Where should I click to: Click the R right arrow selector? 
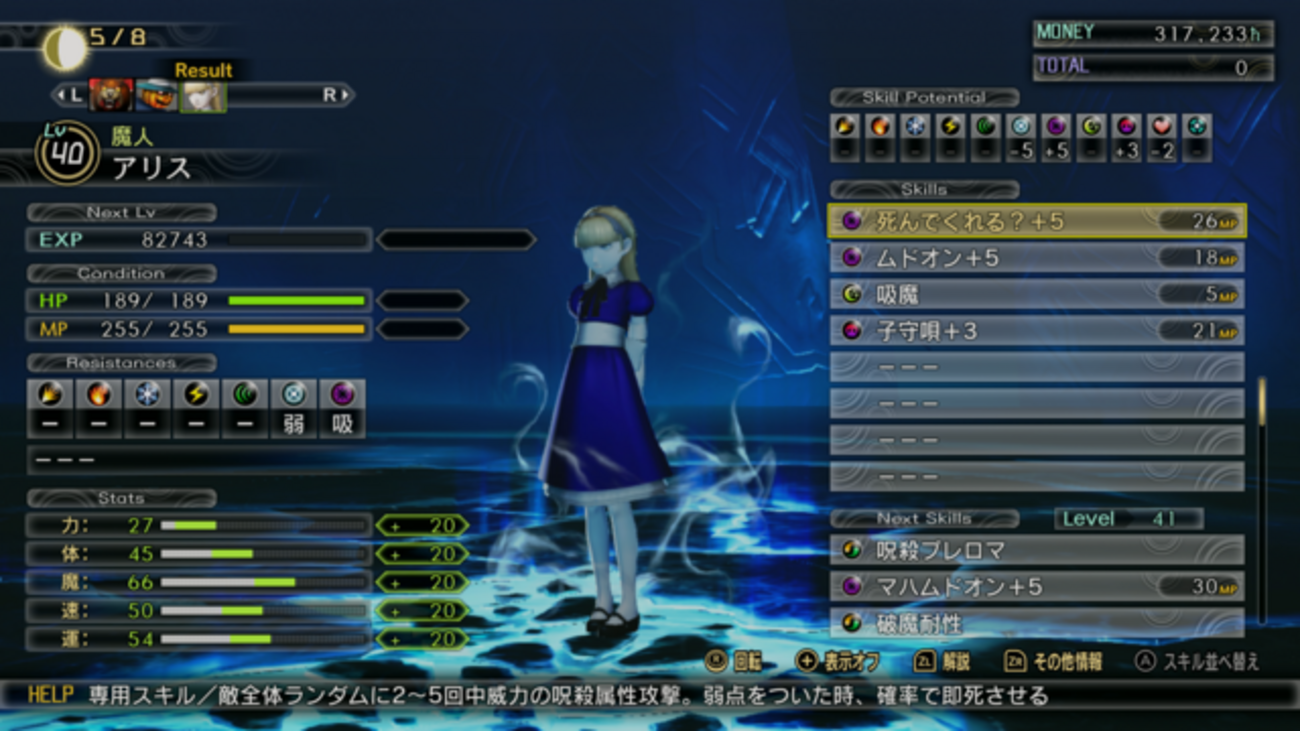(335, 96)
